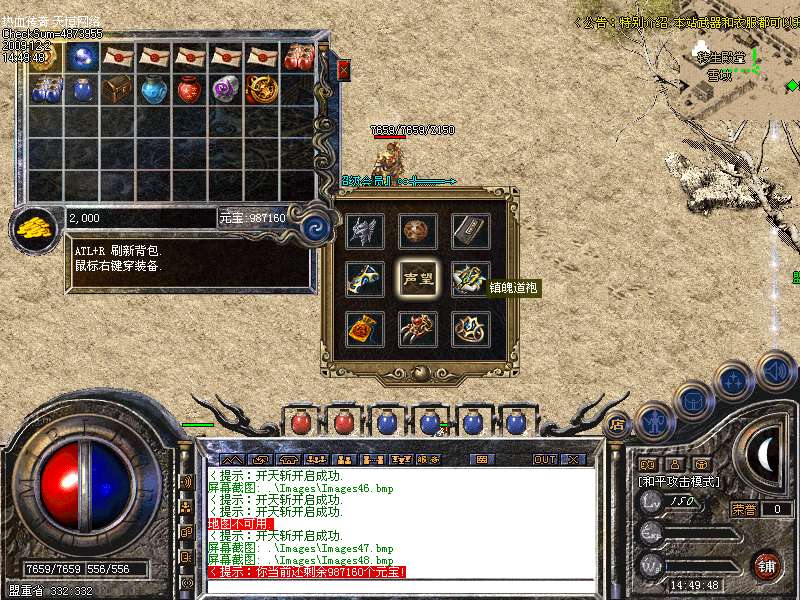Click the gold coin pile icon
Image resolution: width=800 pixels, height=600 pixels.
36,227
